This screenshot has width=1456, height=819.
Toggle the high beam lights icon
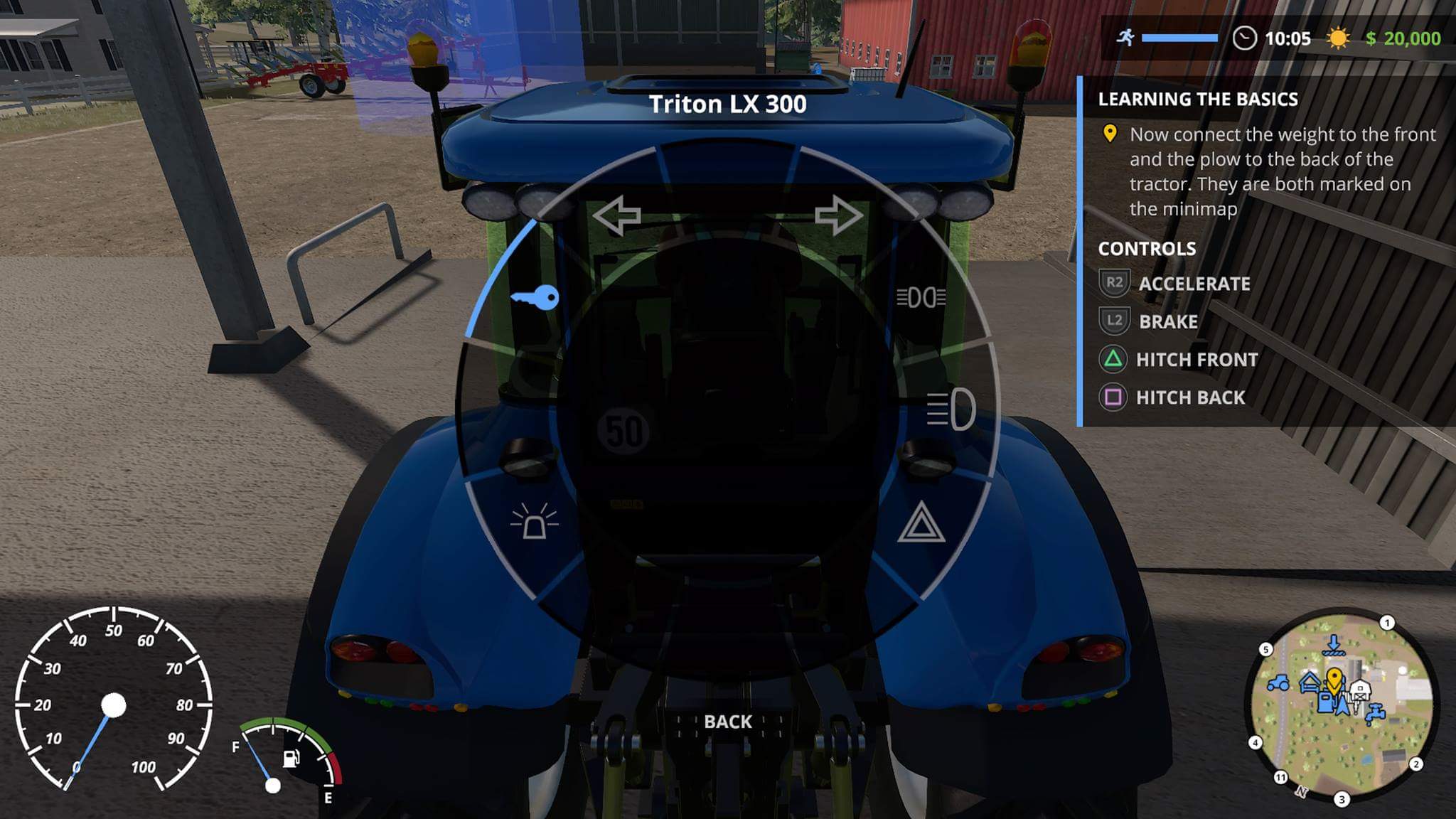tap(921, 297)
